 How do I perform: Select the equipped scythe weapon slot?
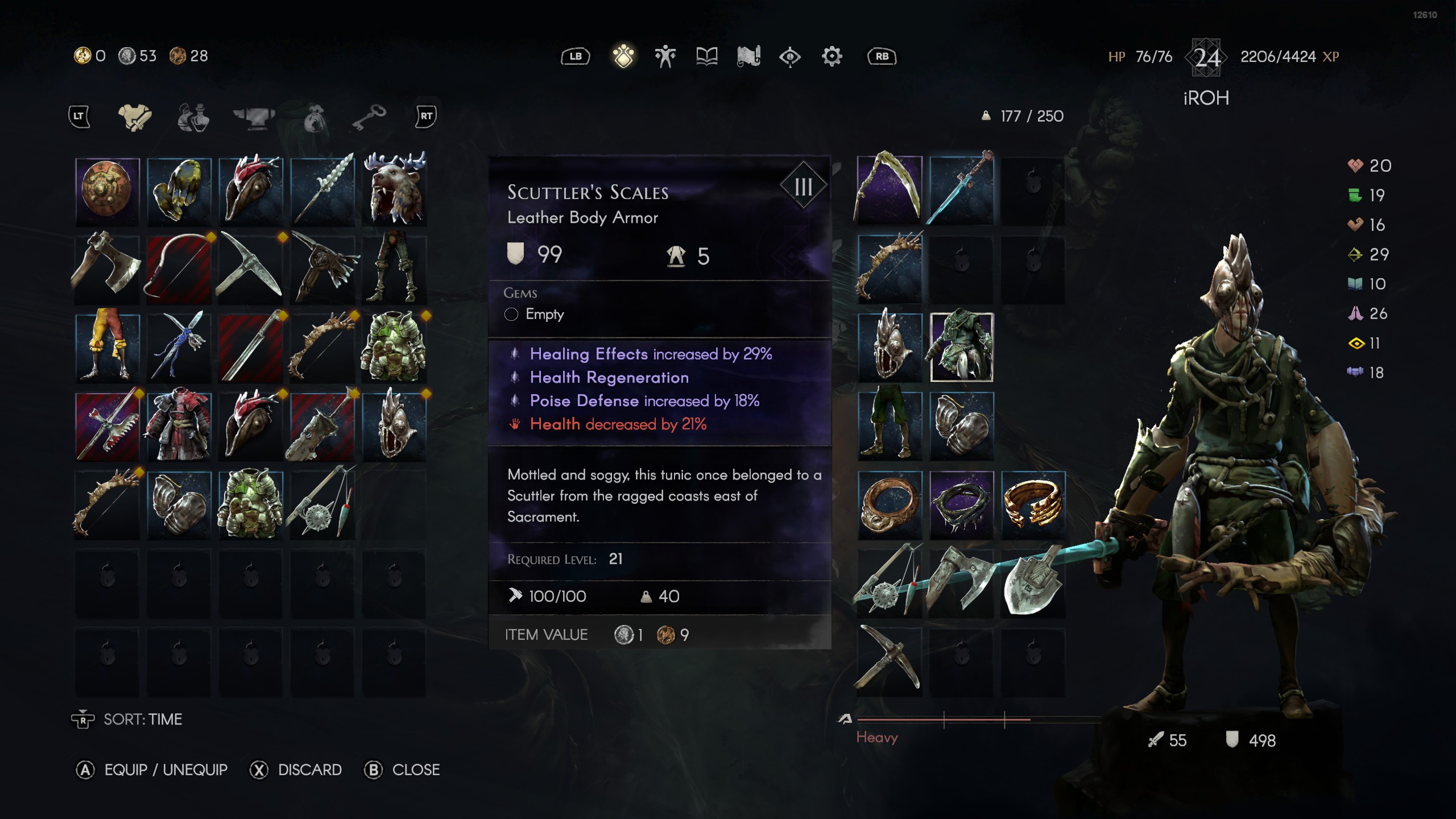890,190
